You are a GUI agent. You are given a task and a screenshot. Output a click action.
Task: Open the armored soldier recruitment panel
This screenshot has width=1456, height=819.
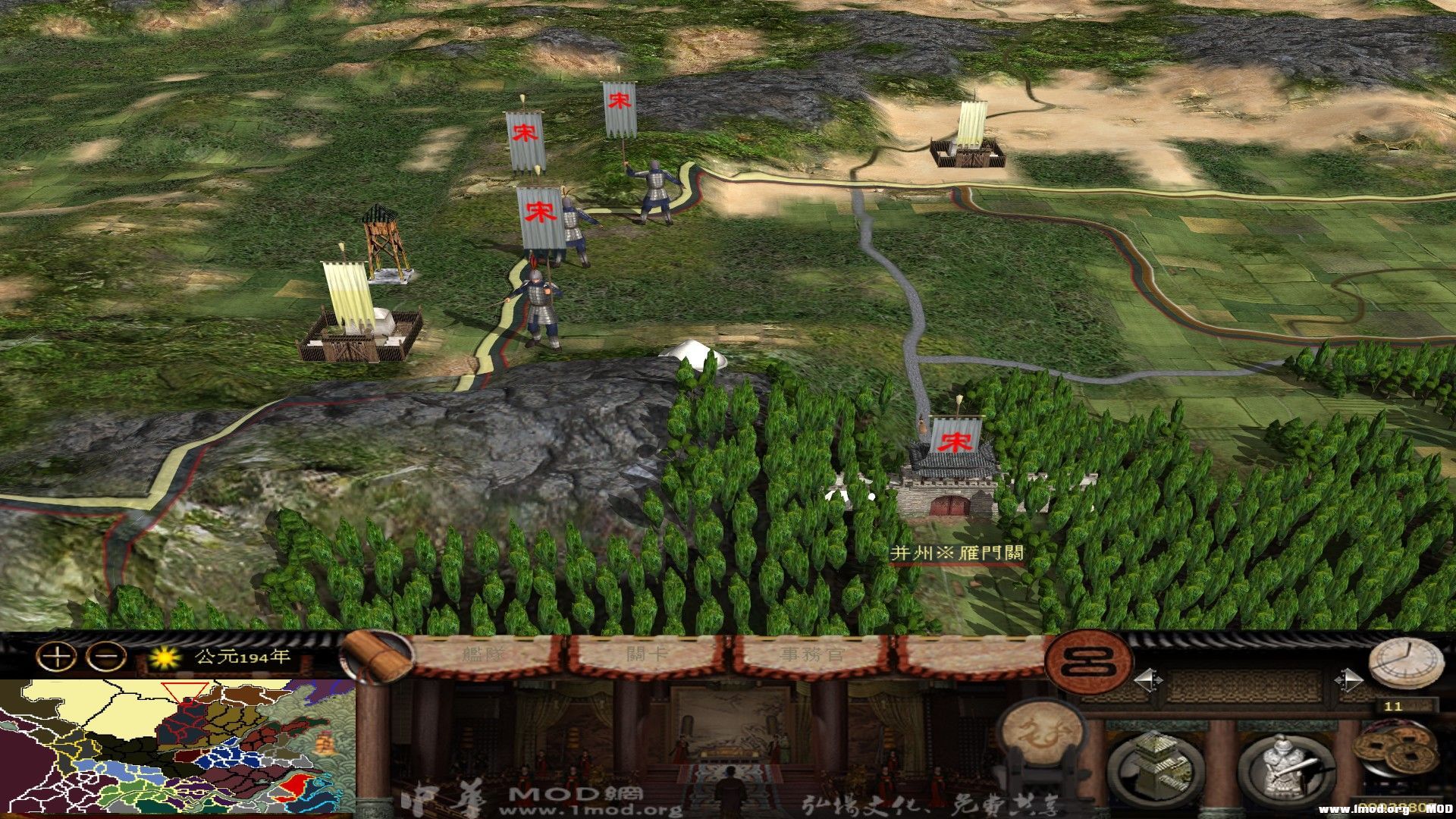click(x=1287, y=767)
